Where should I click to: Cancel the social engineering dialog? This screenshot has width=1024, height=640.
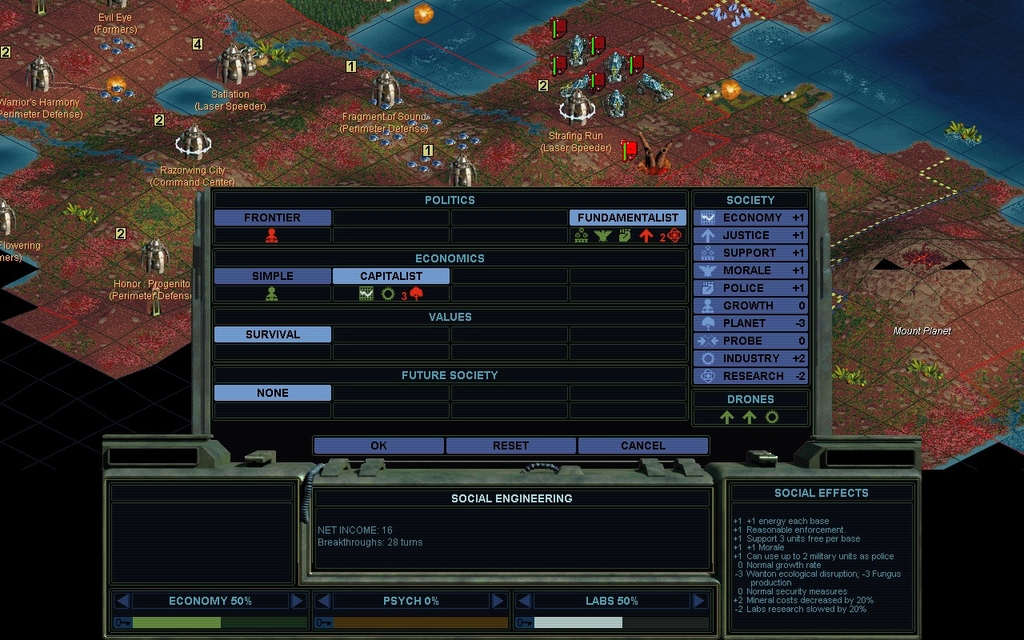point(643,446)
